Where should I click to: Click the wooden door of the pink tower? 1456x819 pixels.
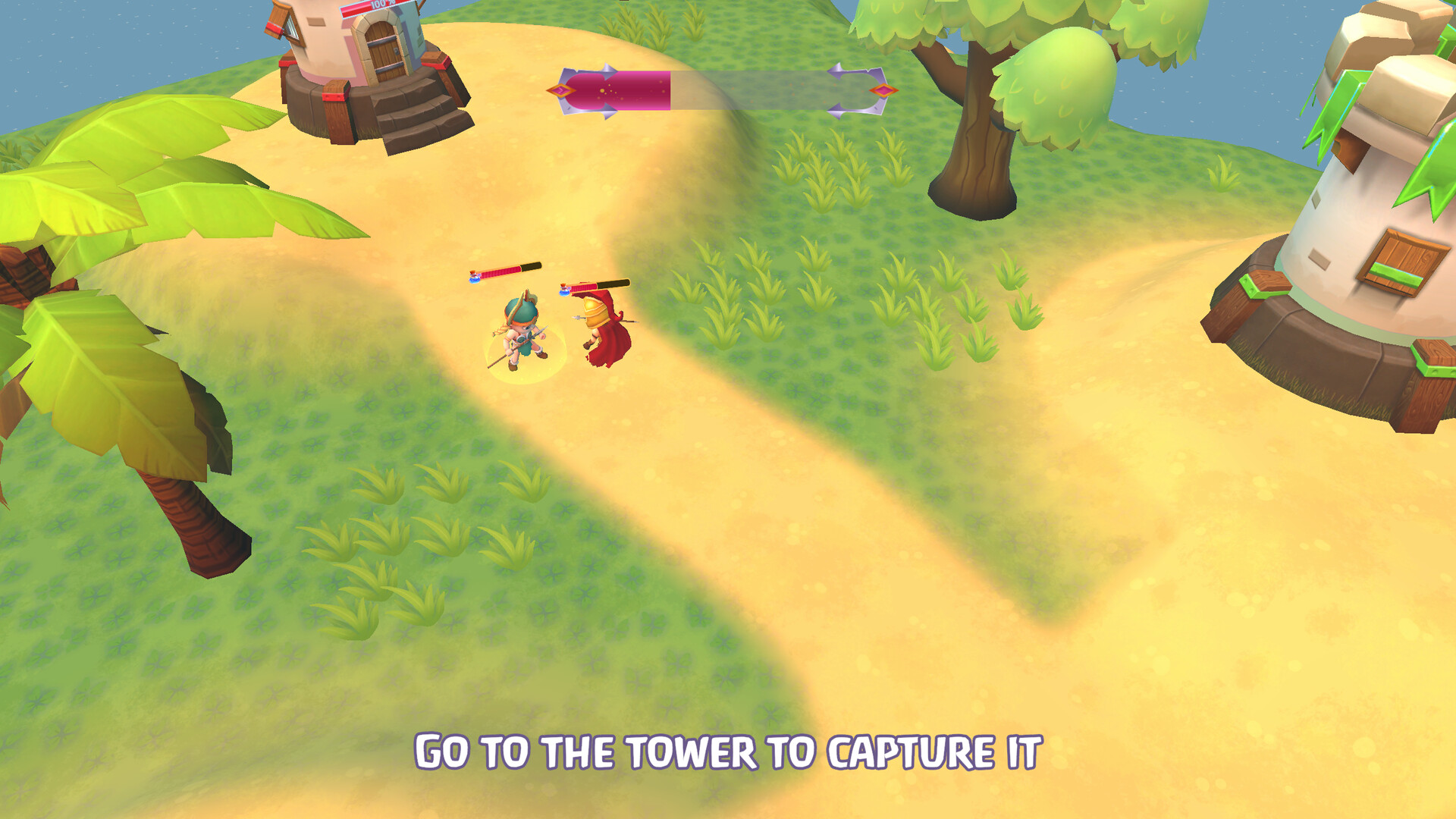[383, 49]
